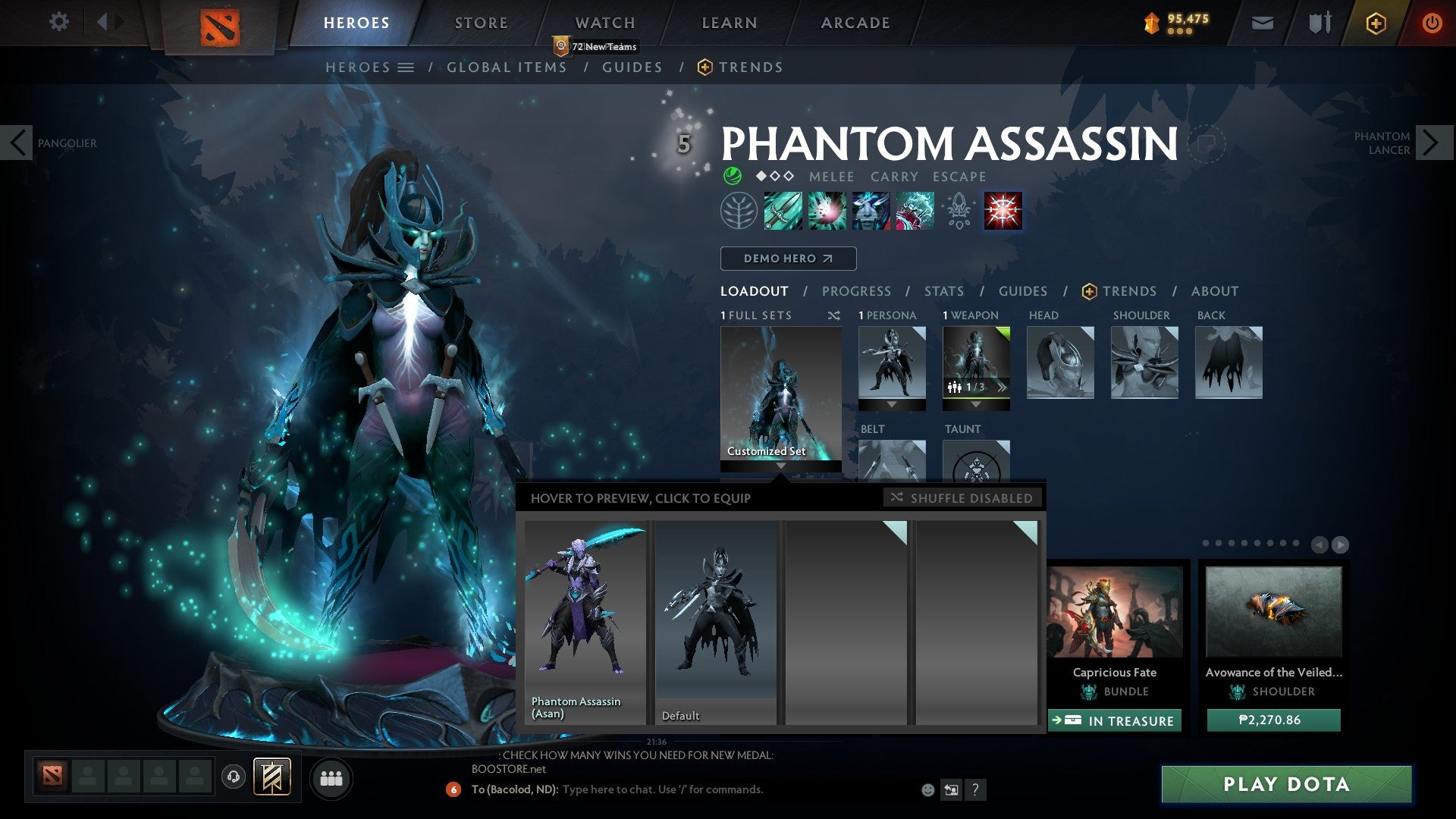This screenshot has height=819, width=1456.
Task: Click the Phantom Blur ability icon
Action: 871,211
